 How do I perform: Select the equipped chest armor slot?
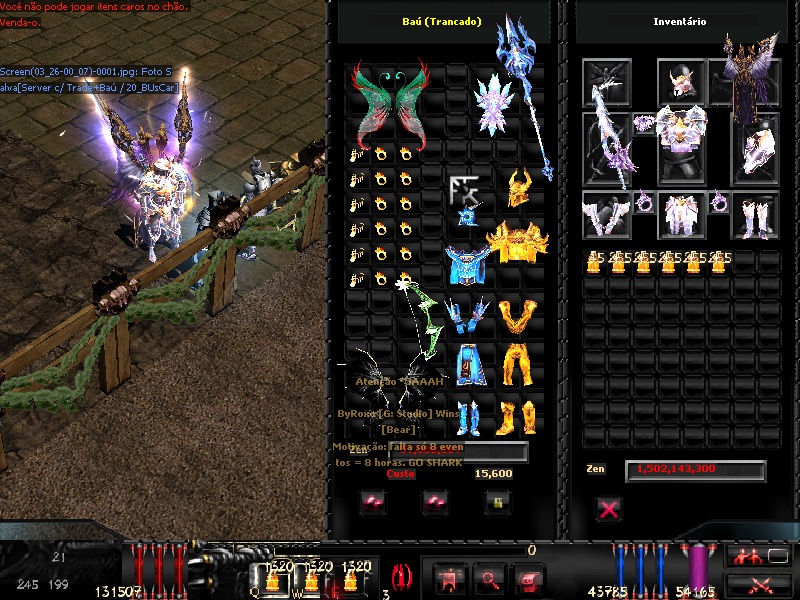(682, 146)
